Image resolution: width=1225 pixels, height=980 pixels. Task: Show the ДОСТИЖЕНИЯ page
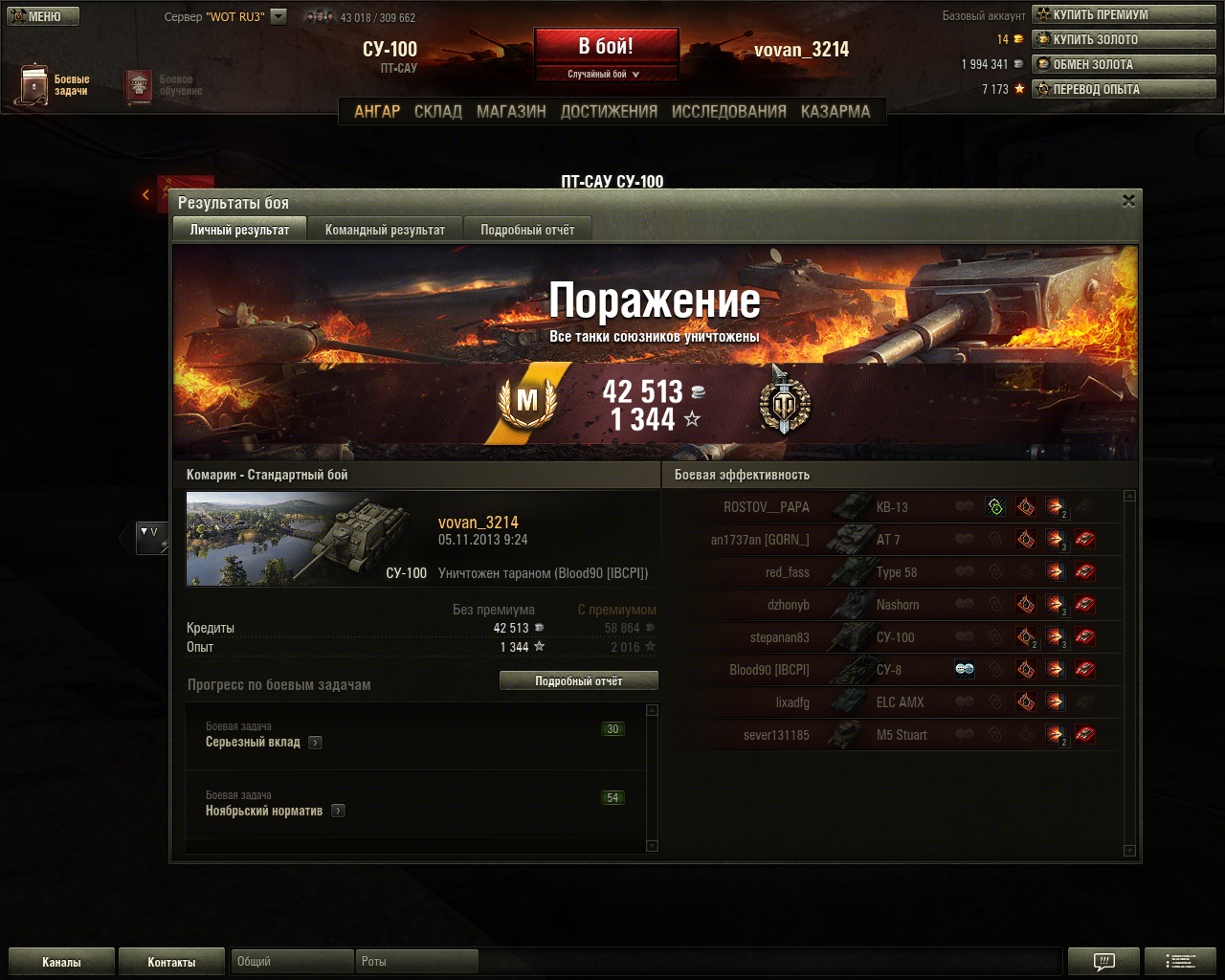pos(609,112)
